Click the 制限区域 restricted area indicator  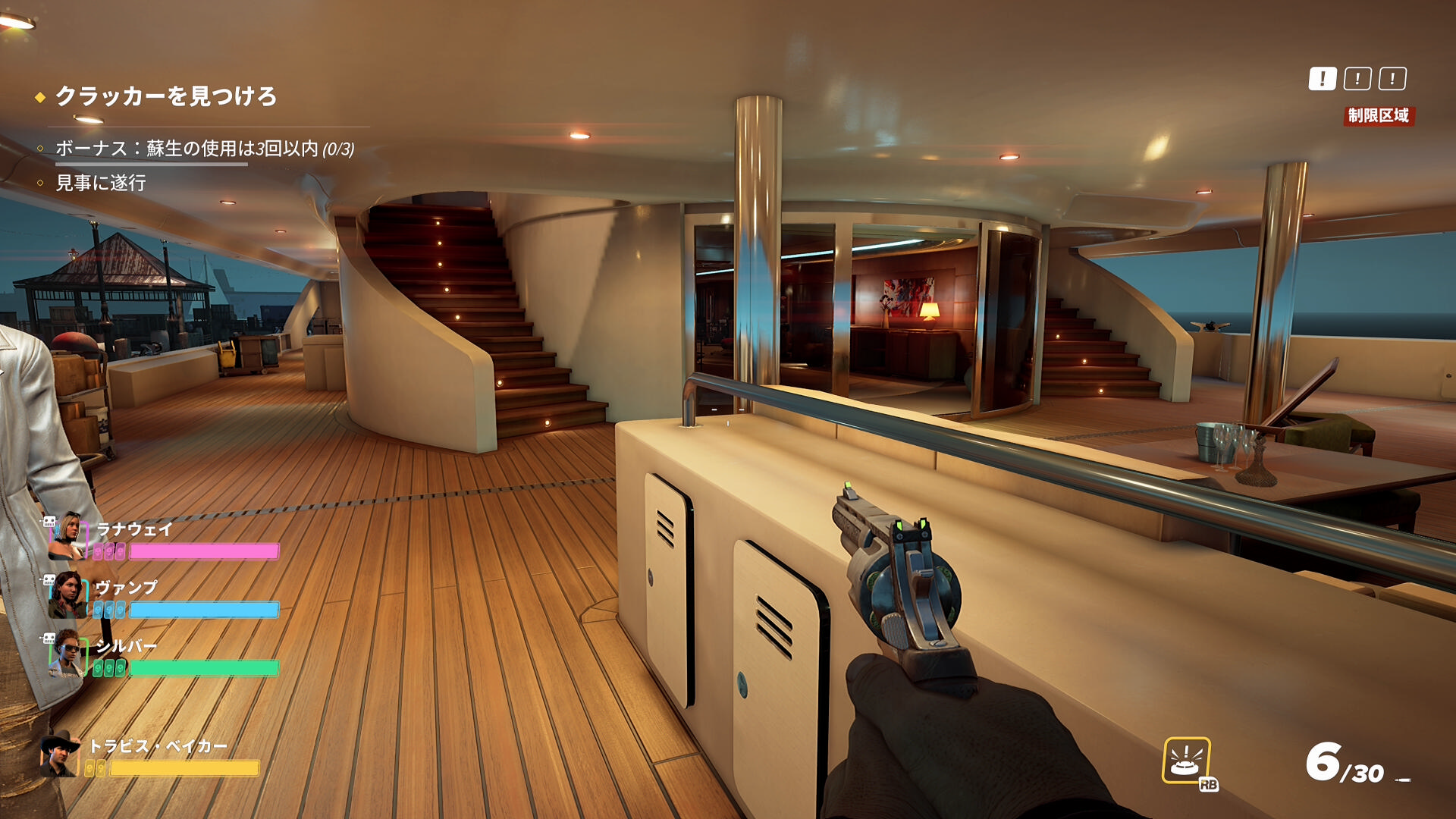click(1378, 115)
